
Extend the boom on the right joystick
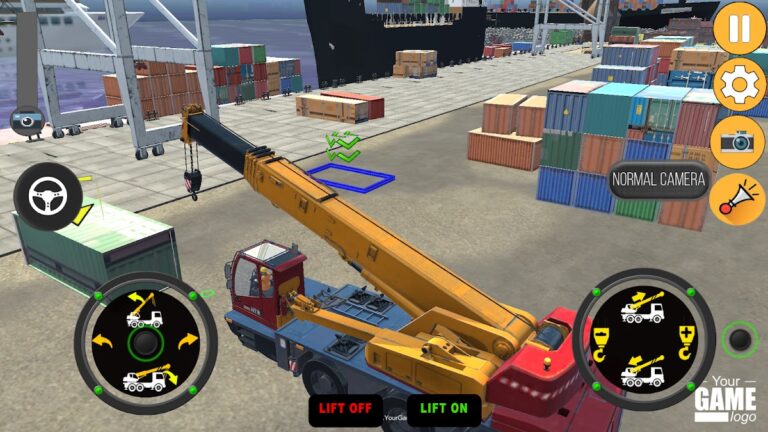[643, 305]
